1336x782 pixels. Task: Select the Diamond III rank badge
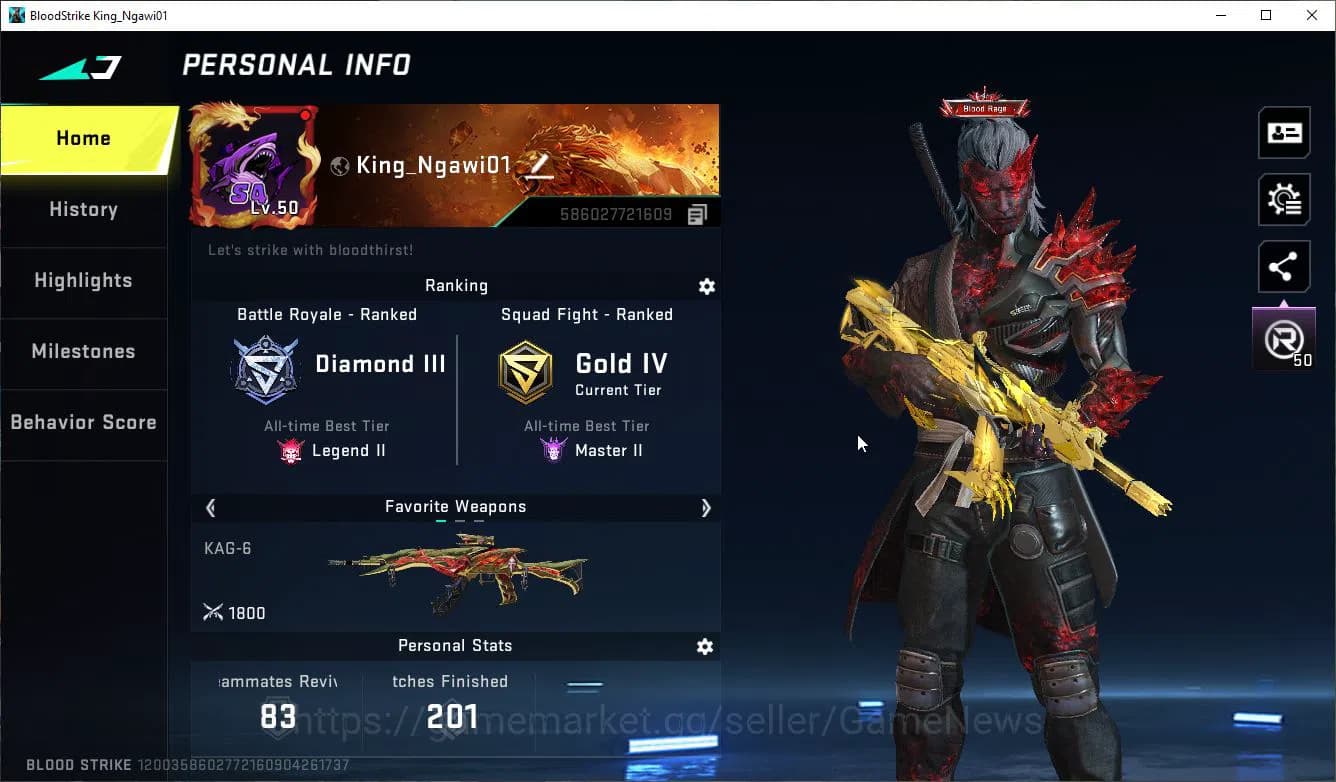(264, 368)
